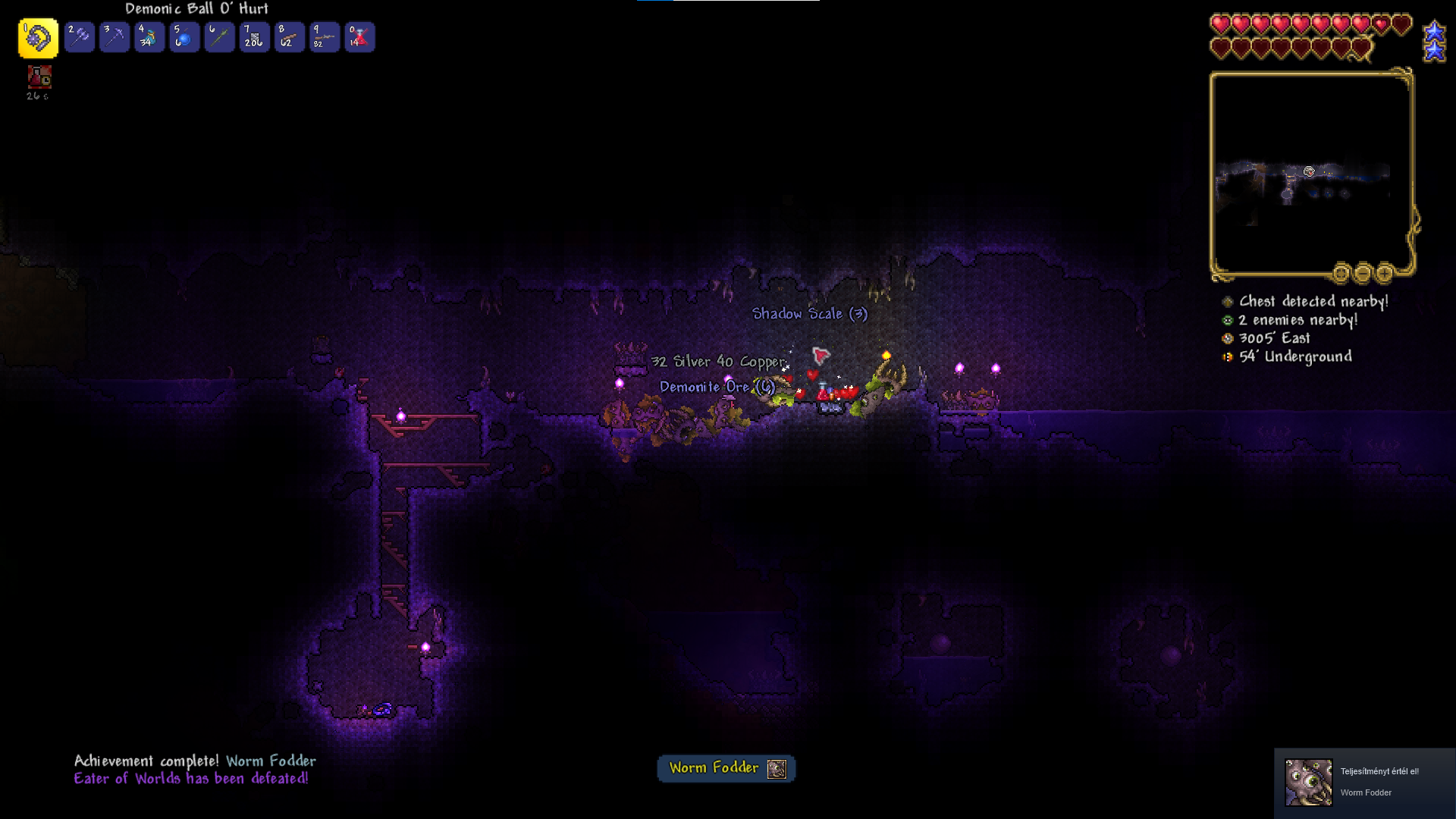The height and width of the screenshot is (819, 1456).
Task: Open the Steam Worm Fodder achievement notification
Action: coord(1364,783)
